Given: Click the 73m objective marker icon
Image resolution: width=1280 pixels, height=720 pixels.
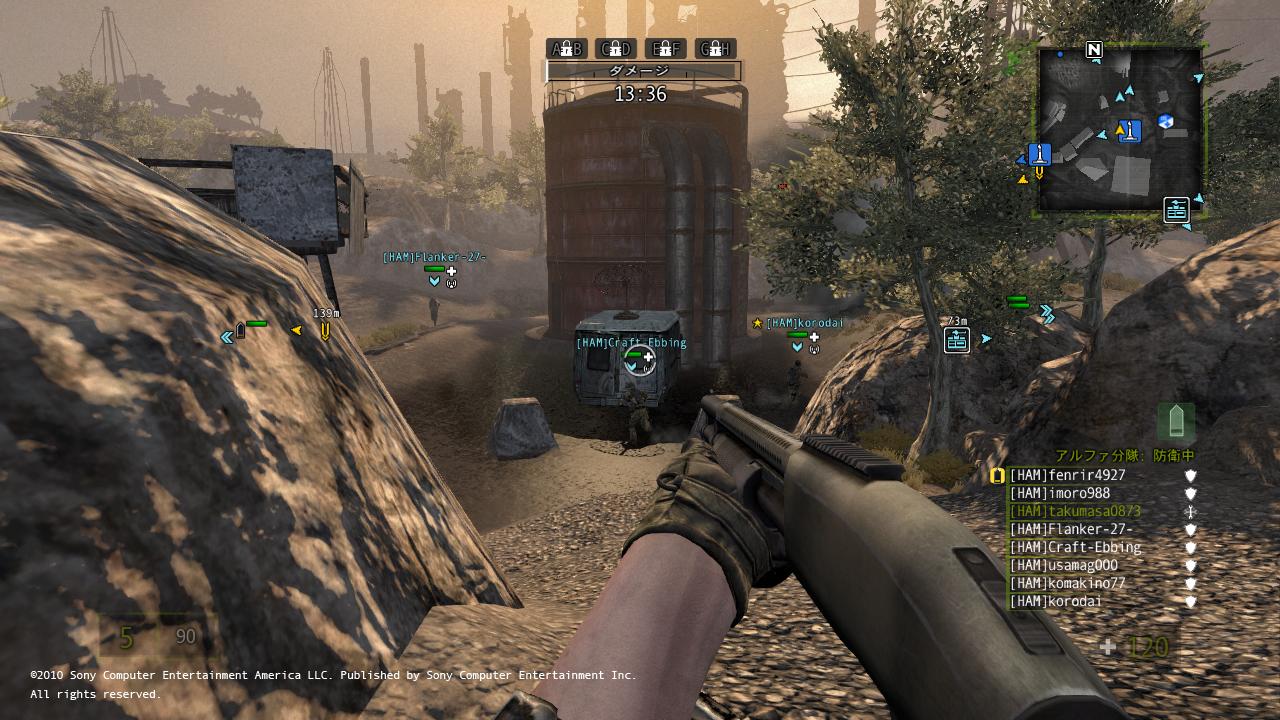Looking at the screenshot, I should pyautogui.click(x=957, y=340).
